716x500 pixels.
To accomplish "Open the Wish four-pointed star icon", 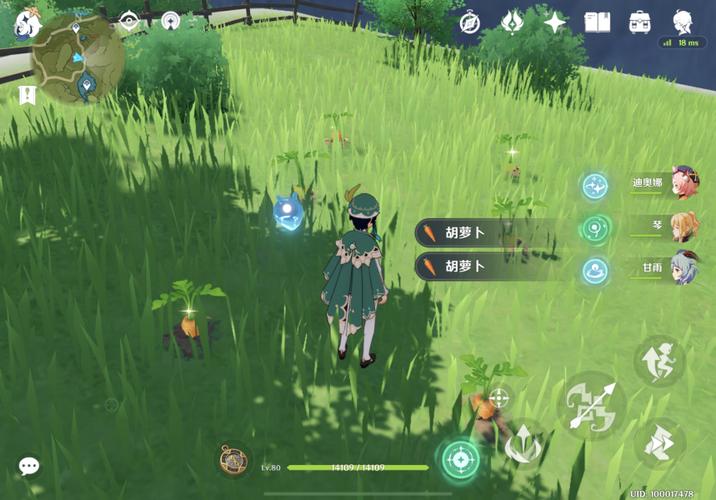I will [x=554, y=22].
